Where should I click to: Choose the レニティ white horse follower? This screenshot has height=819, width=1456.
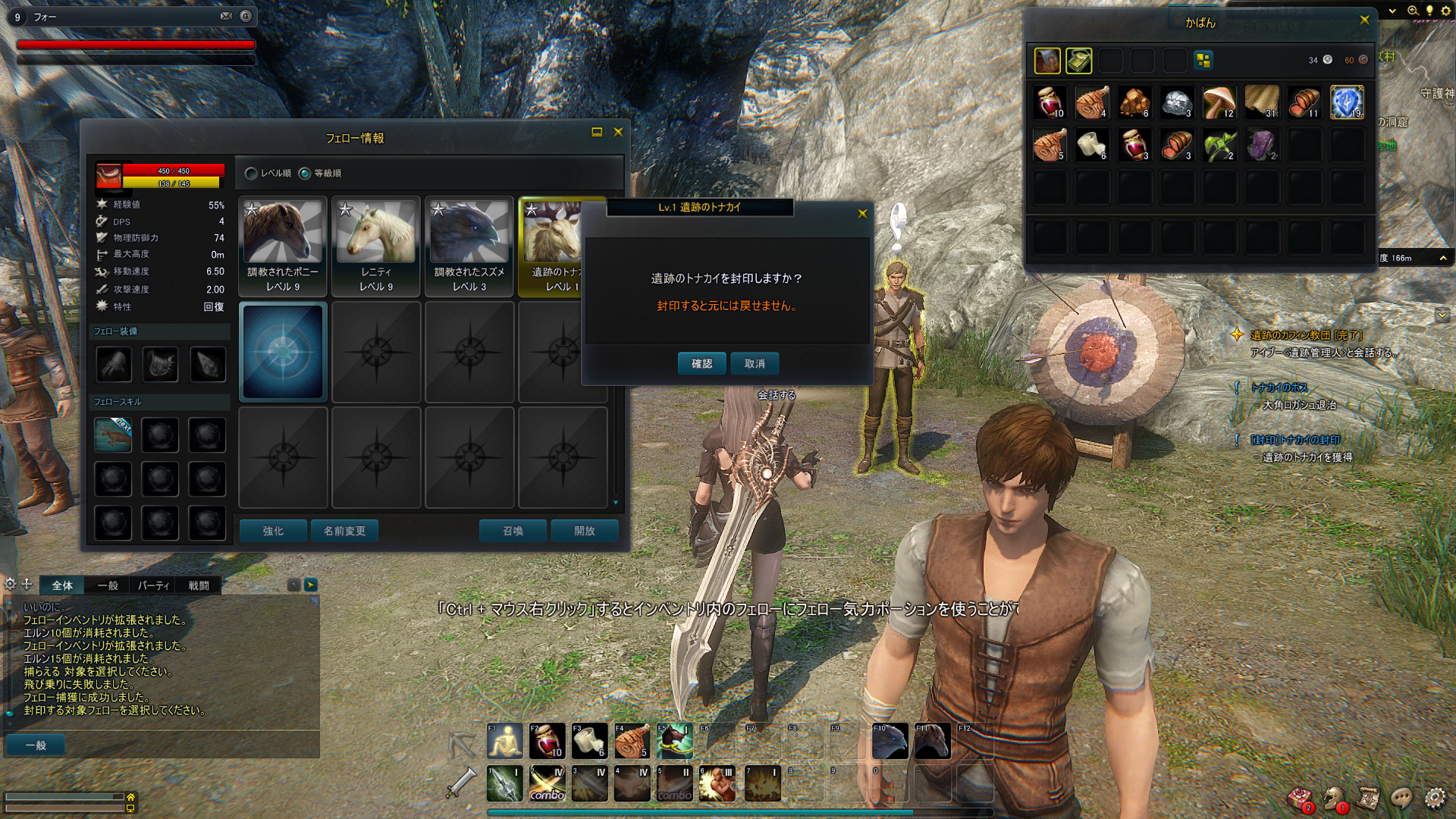click(x=376, y=246)
